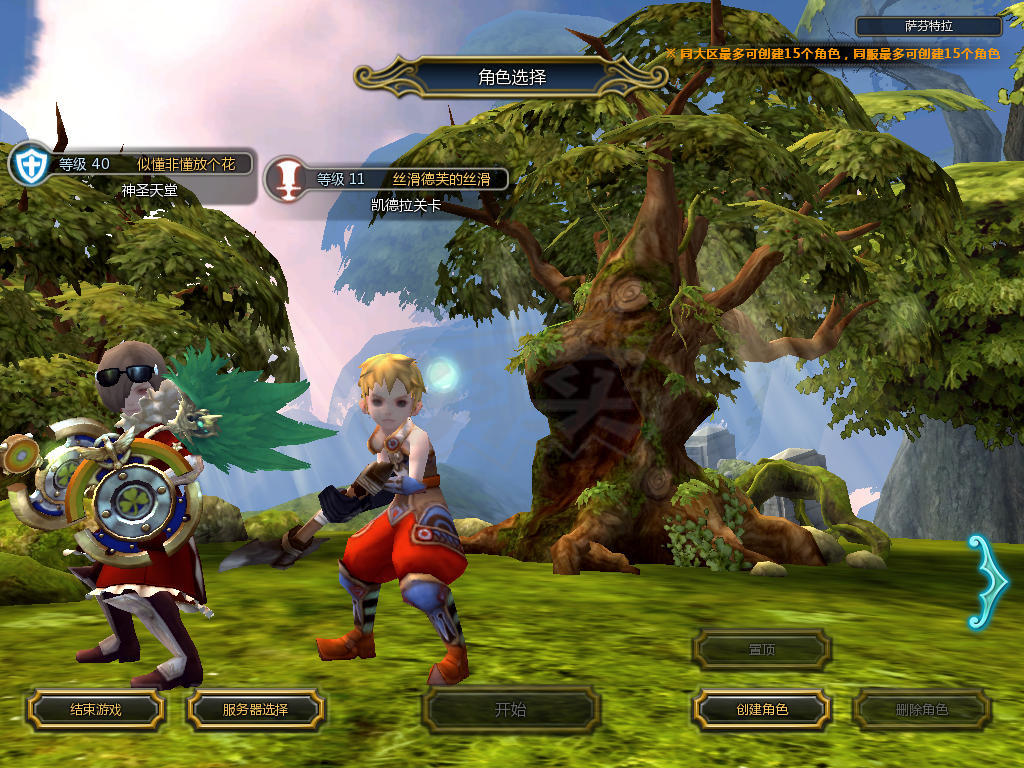The height and width of the screenshot is (768, 1024).
Task: Open the 服务器选择 server selection
Action: [x=255, y=709]
